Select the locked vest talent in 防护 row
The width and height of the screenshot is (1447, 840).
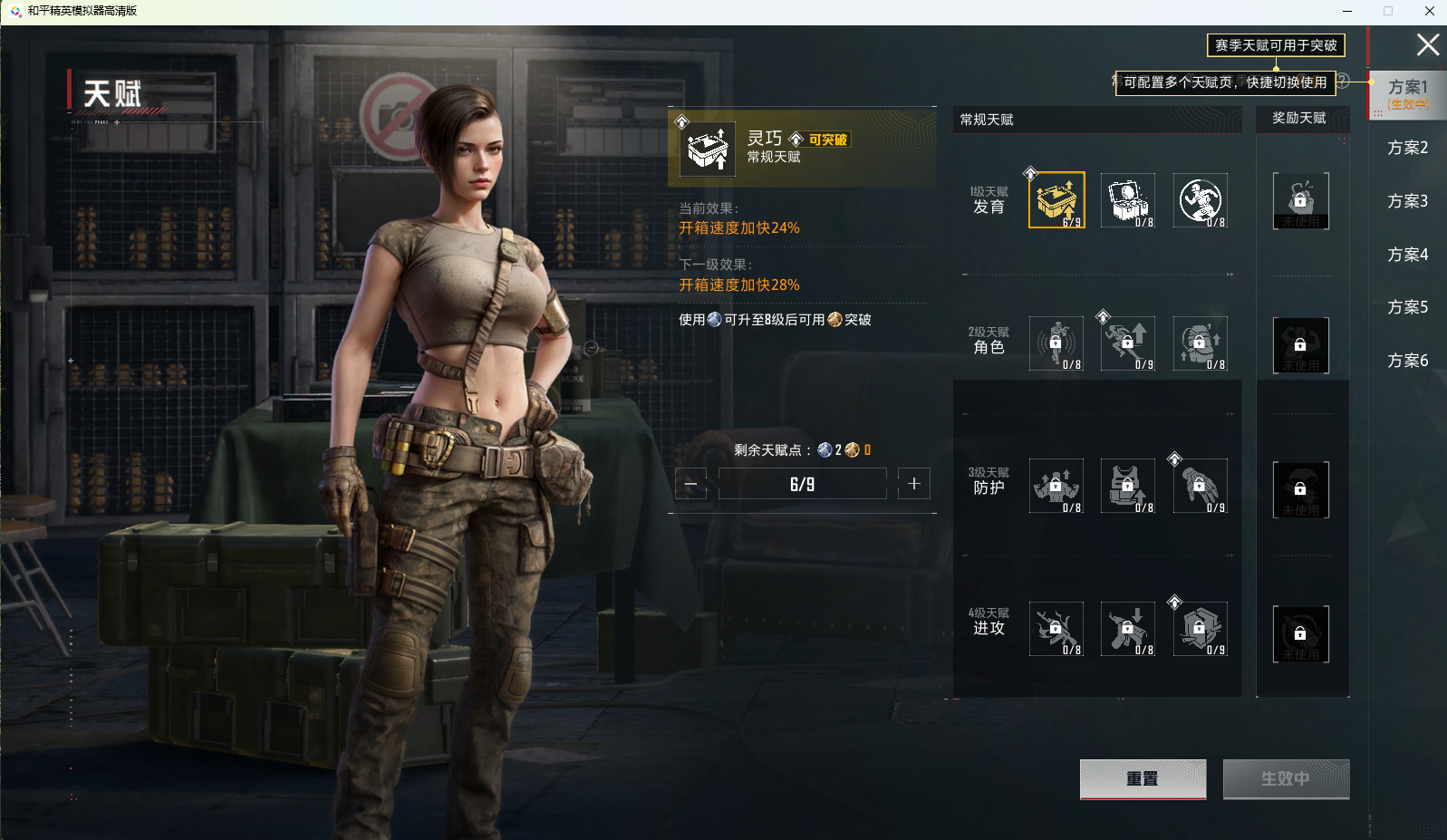(1128, 487)
